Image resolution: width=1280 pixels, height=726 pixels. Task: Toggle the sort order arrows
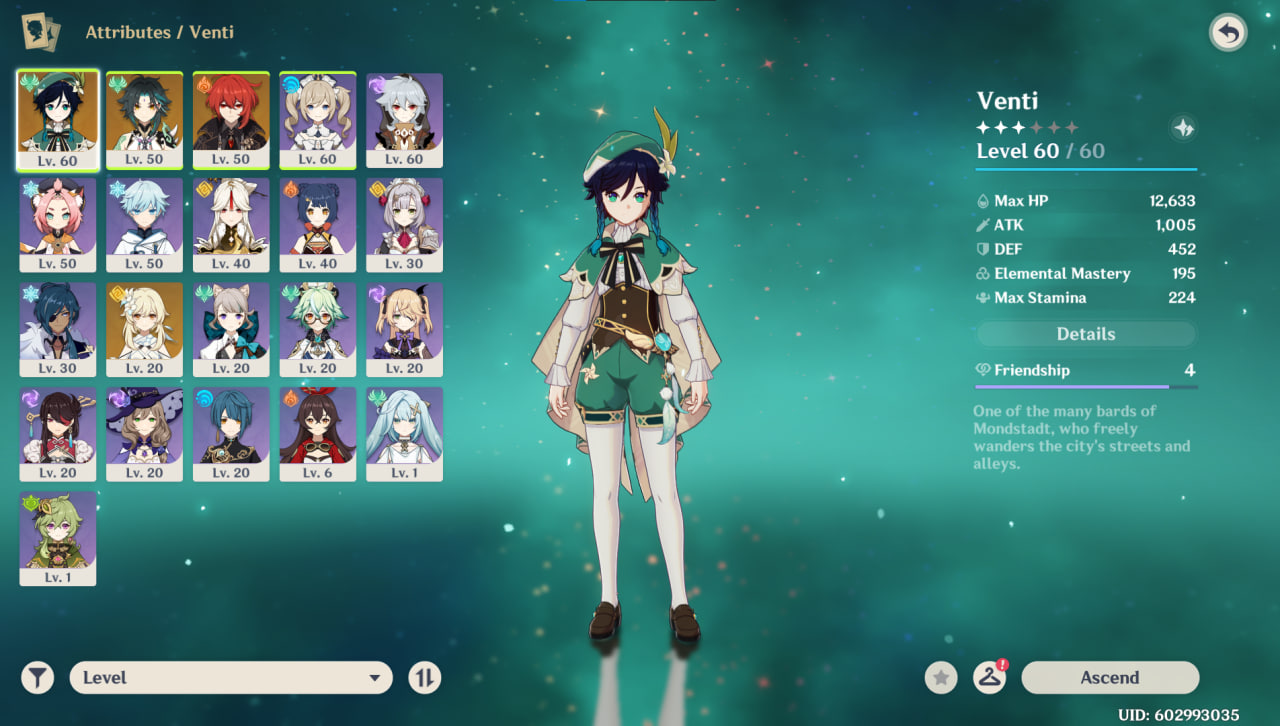(424, 677)
